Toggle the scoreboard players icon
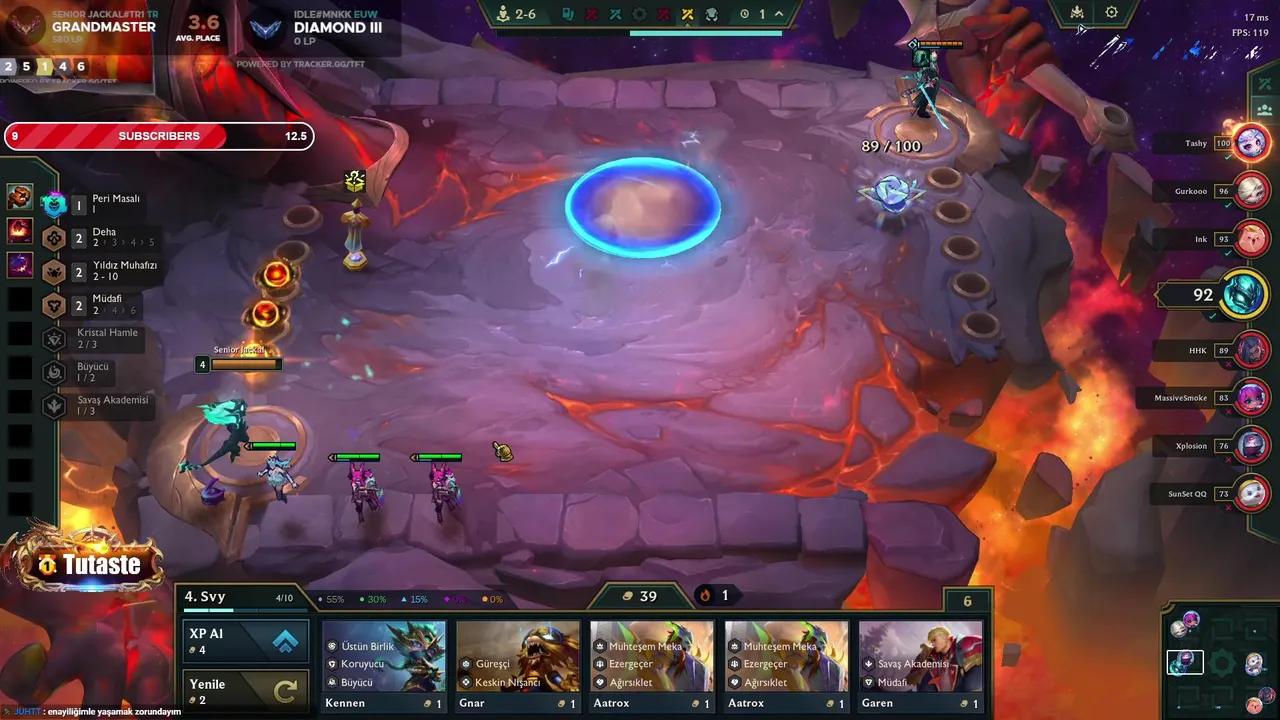This screenshot has height=720, width=1280. 1264,109
